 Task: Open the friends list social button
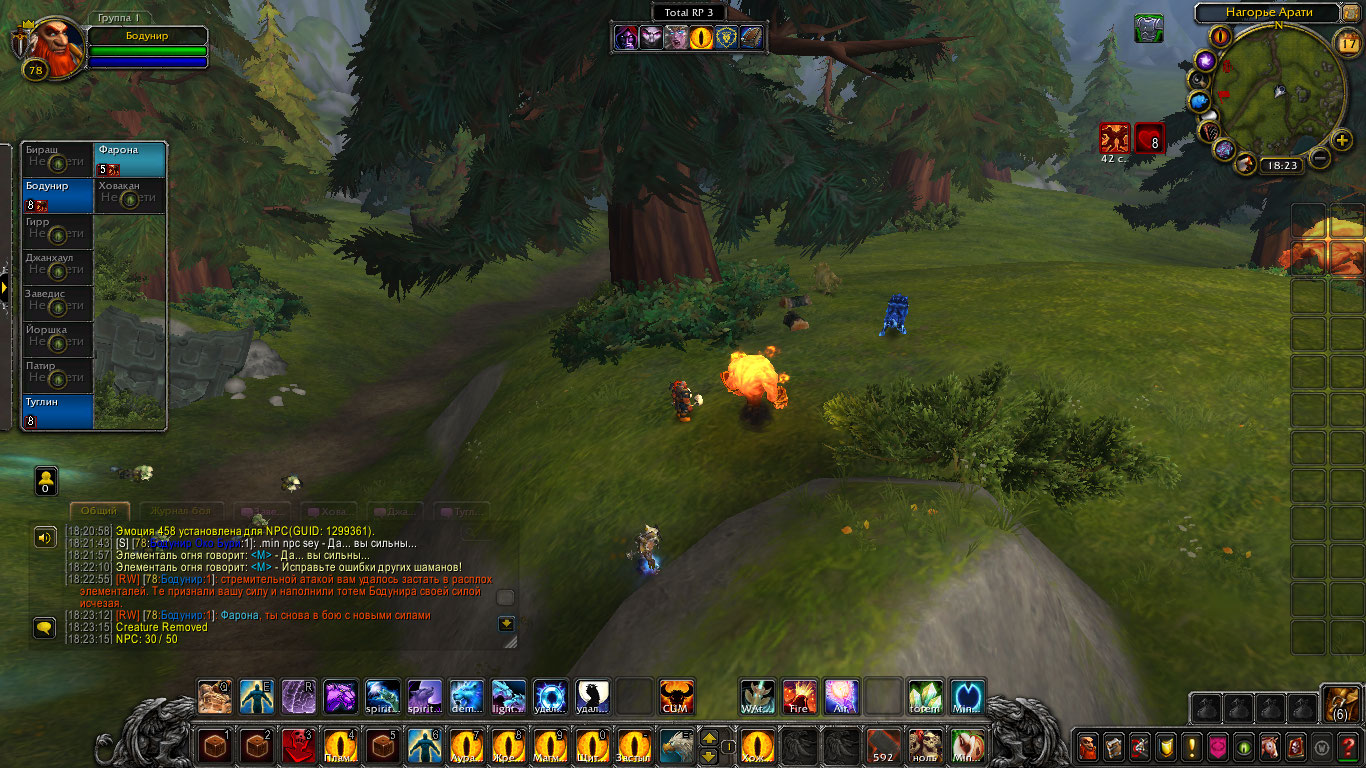(46, 481)
